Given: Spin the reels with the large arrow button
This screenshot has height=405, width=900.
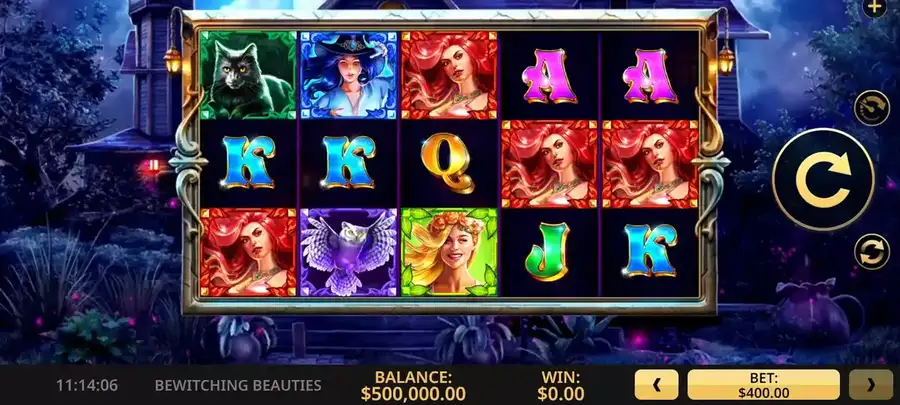Looking at the screenshot, I should click(823, 180).
